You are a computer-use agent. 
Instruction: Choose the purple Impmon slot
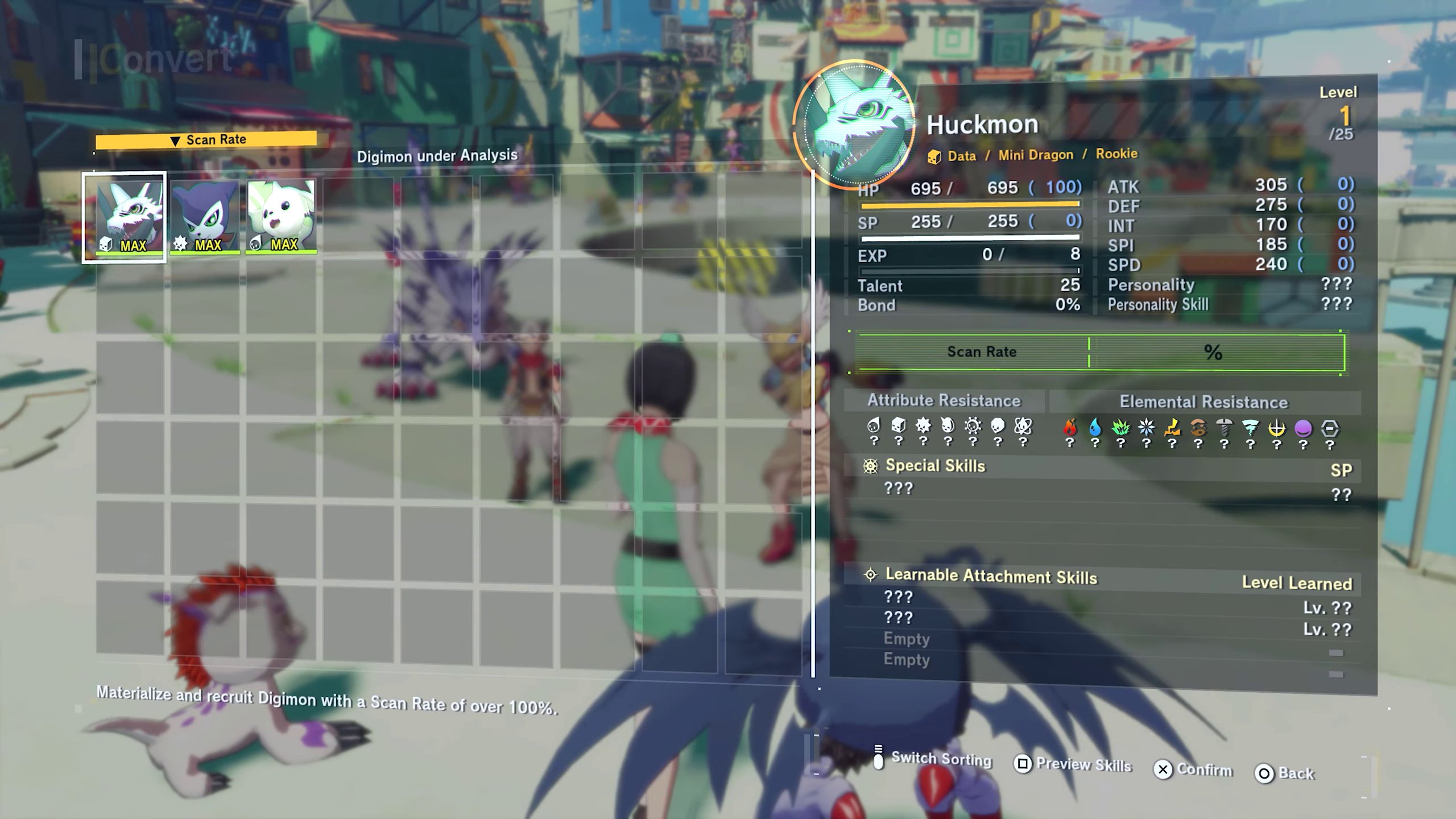[x=205, y=217]
